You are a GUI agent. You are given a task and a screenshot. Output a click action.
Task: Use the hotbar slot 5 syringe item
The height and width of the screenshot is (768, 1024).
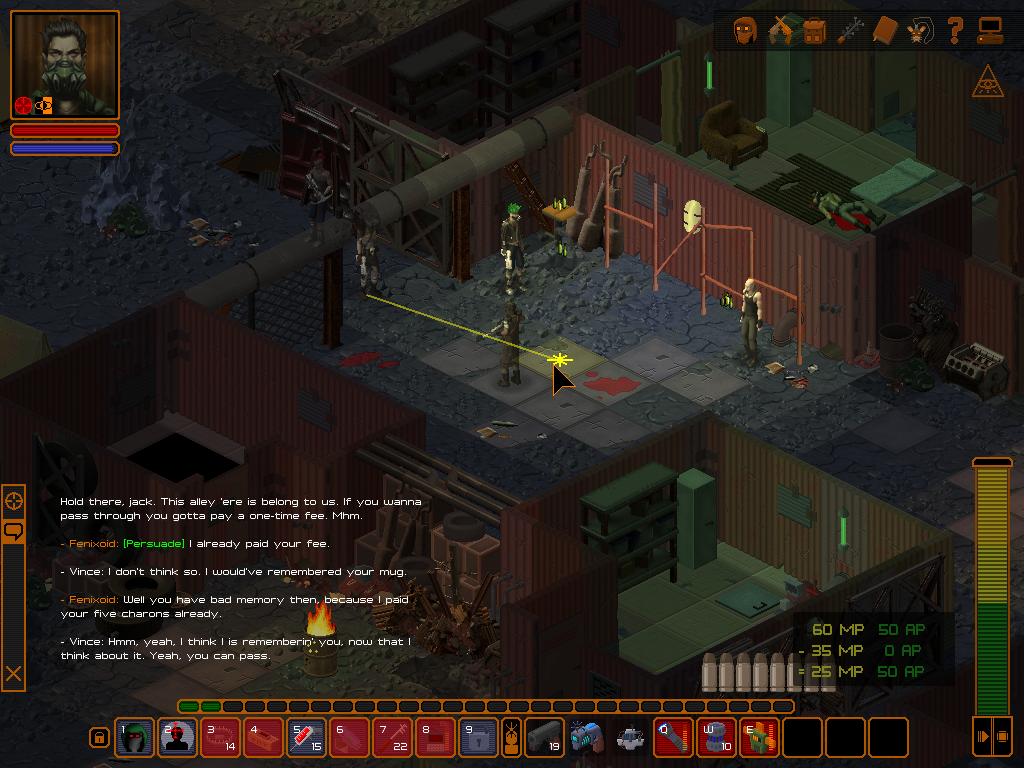click(307, 738)
